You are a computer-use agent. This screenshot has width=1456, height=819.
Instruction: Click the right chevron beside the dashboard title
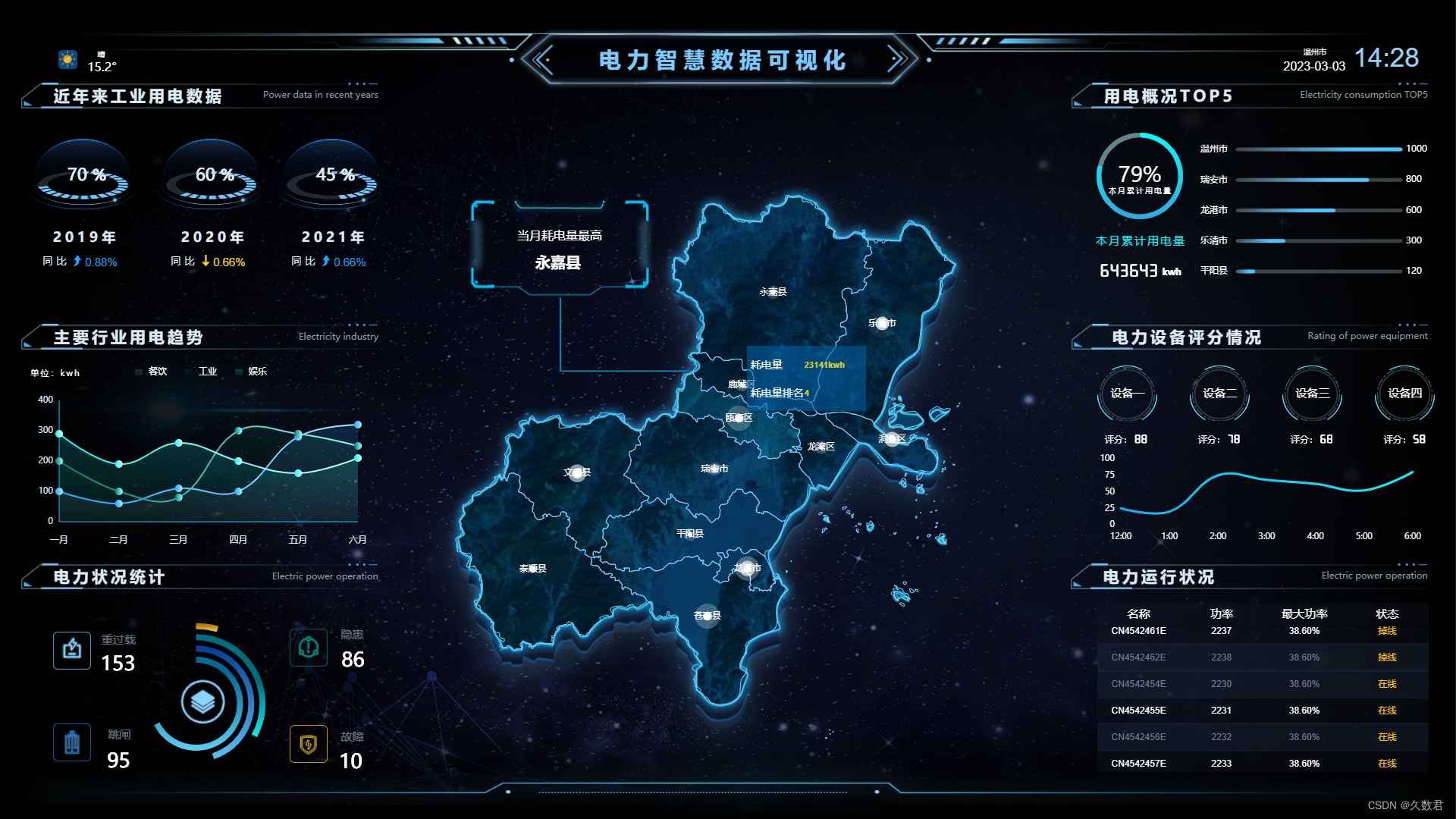tap(897, 59)
